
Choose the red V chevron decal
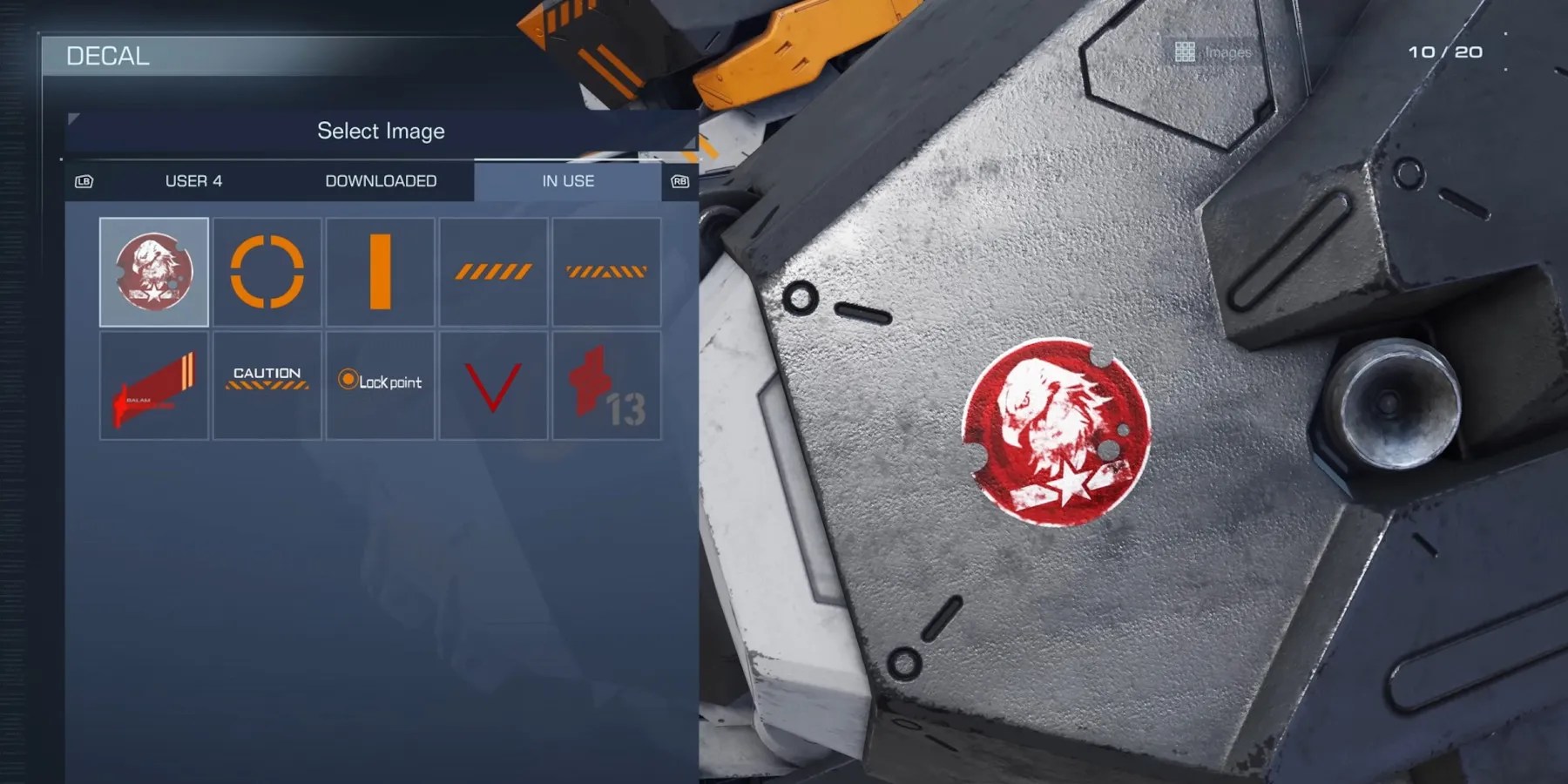493,383
